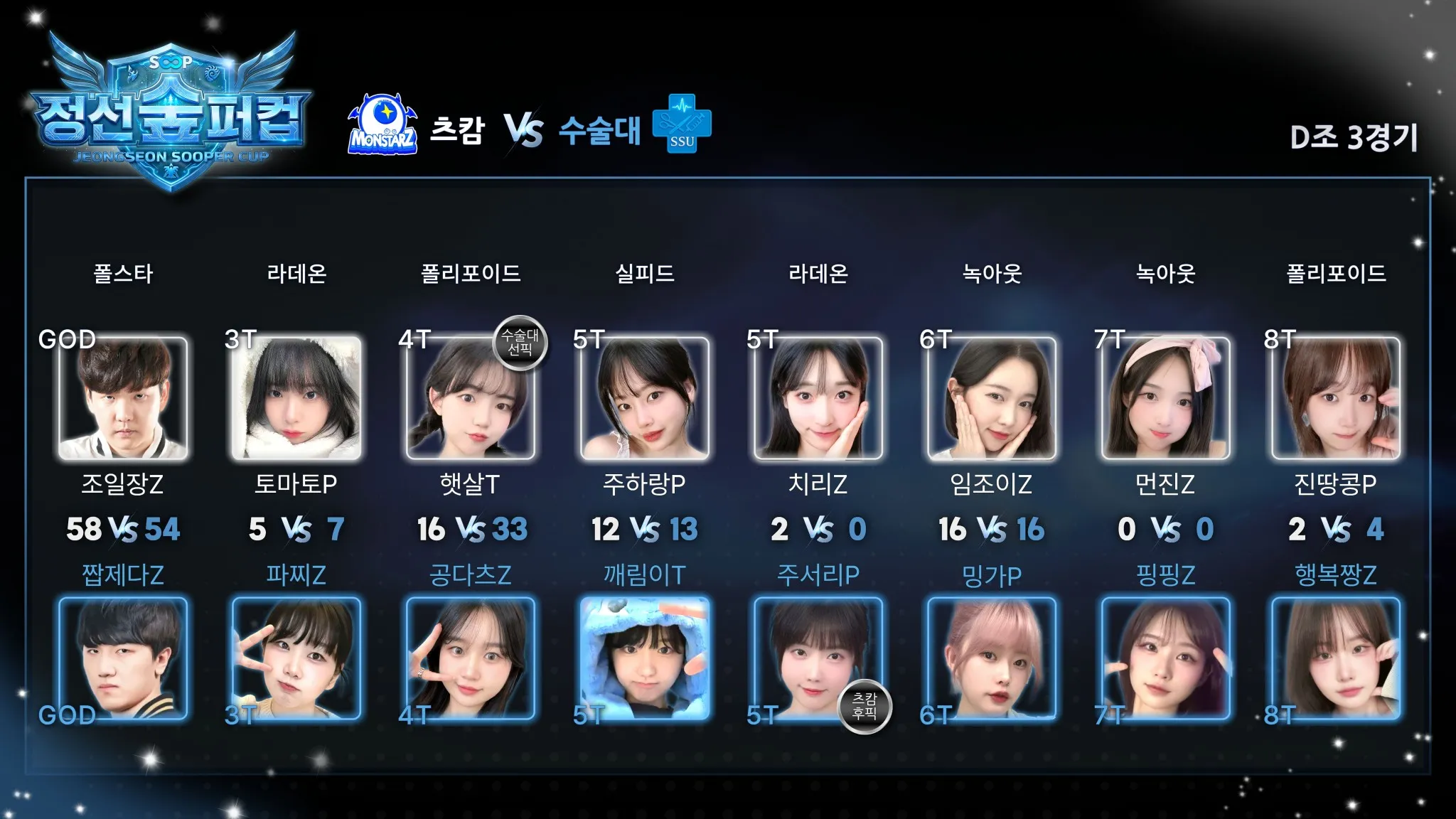Select the 조일장Z player portrait
Screen dimensions: 1456x819
[x=123, y=398]
